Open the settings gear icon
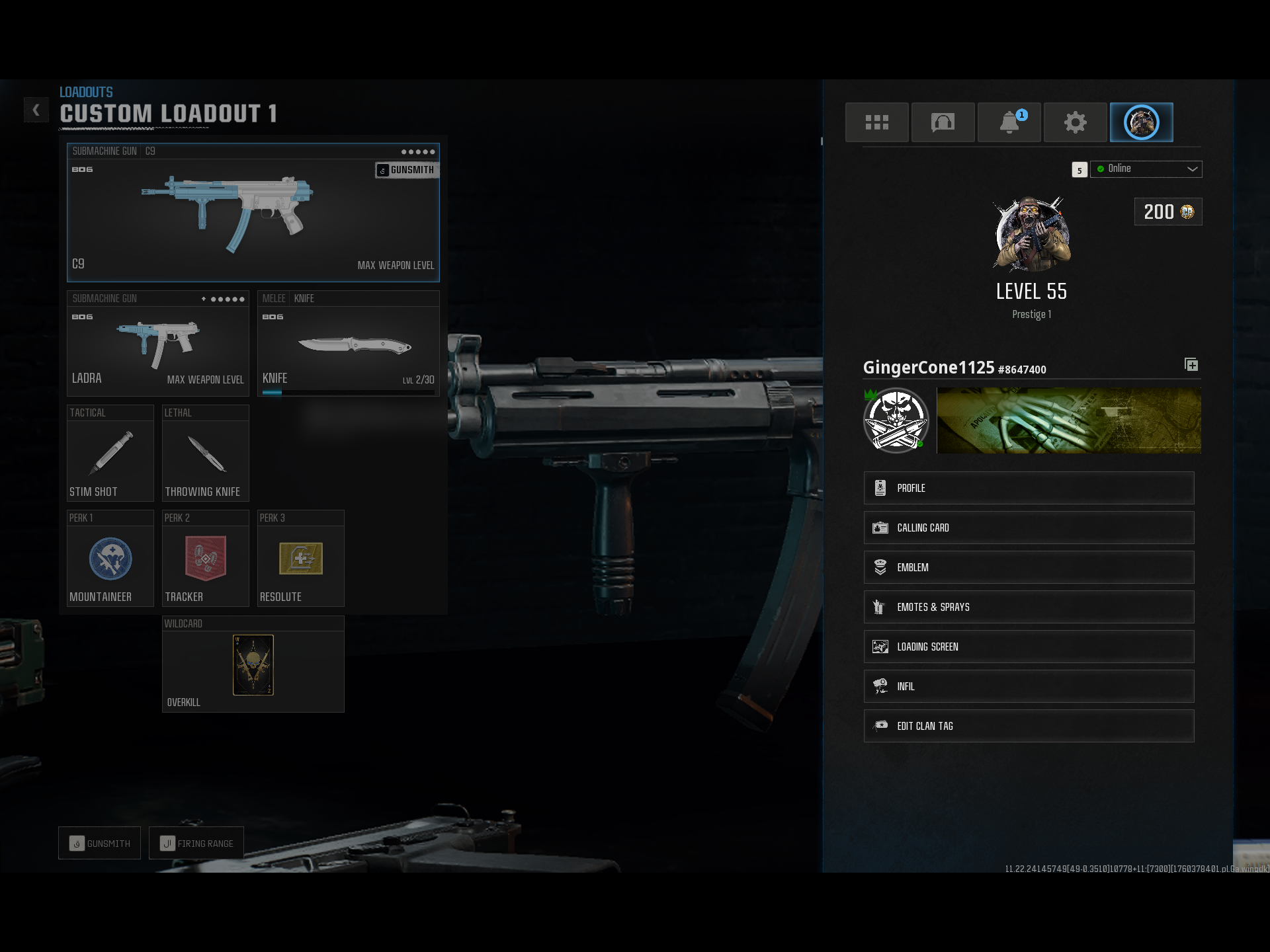This screenshot has height=952, width=1270. coord(1075,122)
